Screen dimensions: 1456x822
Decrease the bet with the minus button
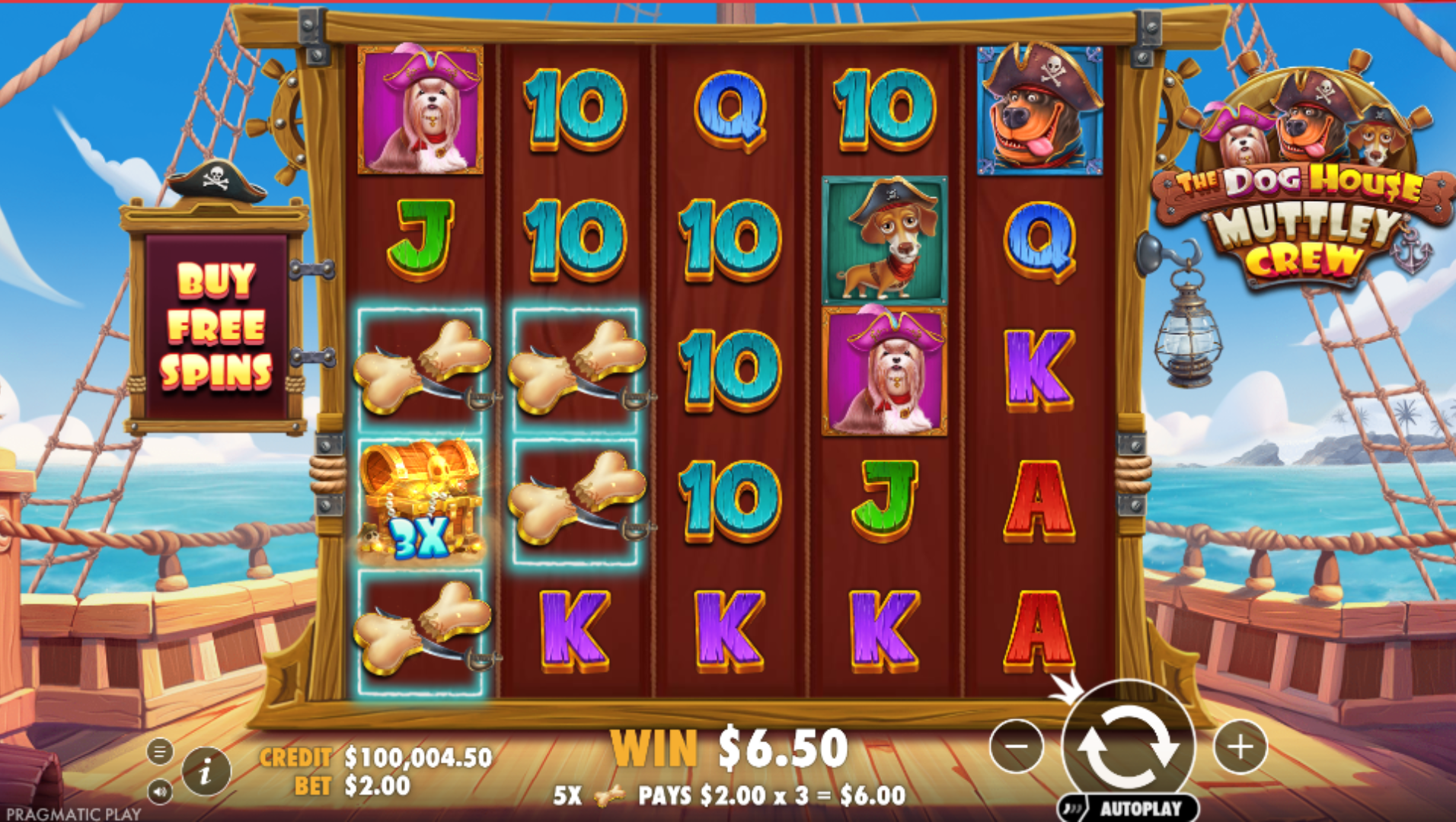click(x=1017, y=747)
